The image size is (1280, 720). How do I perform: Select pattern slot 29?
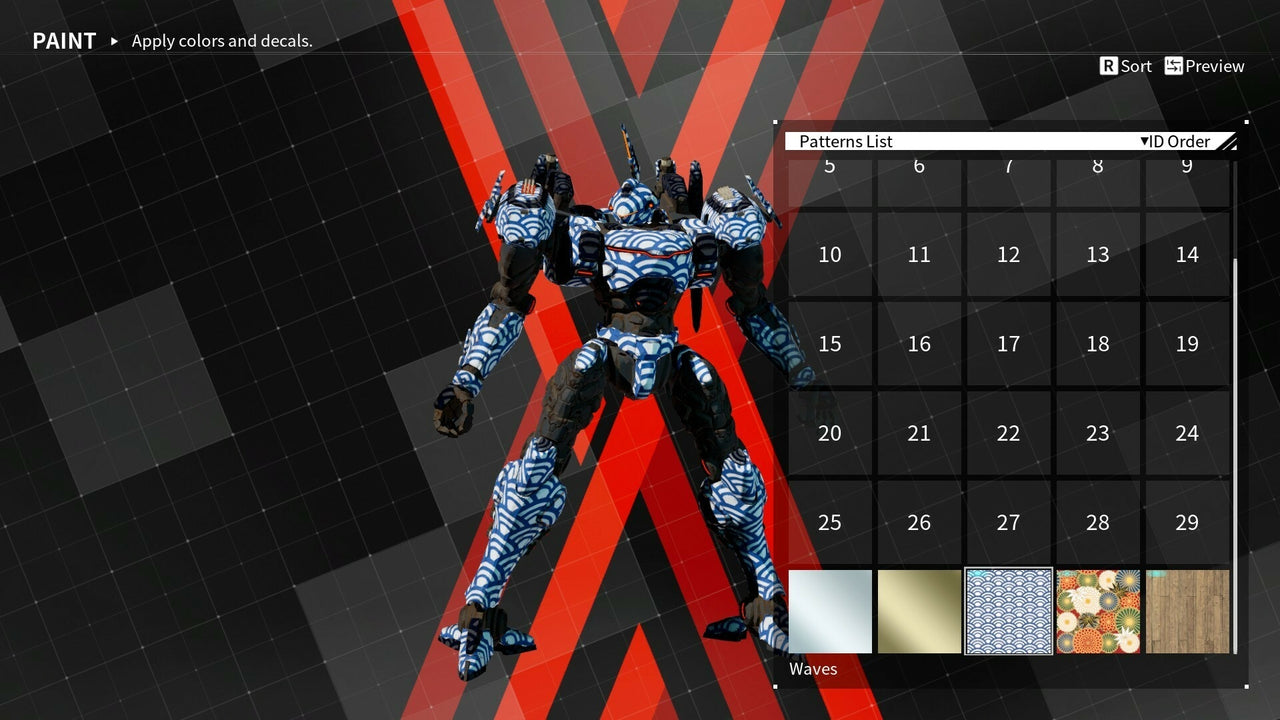(x=1187, y=522)
